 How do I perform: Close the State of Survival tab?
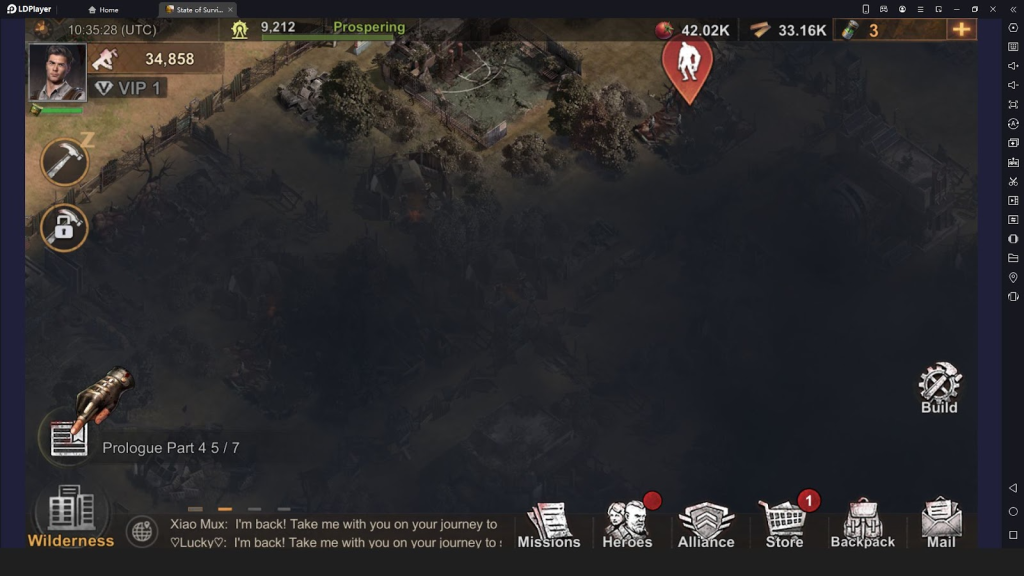[x=230, y=9]
